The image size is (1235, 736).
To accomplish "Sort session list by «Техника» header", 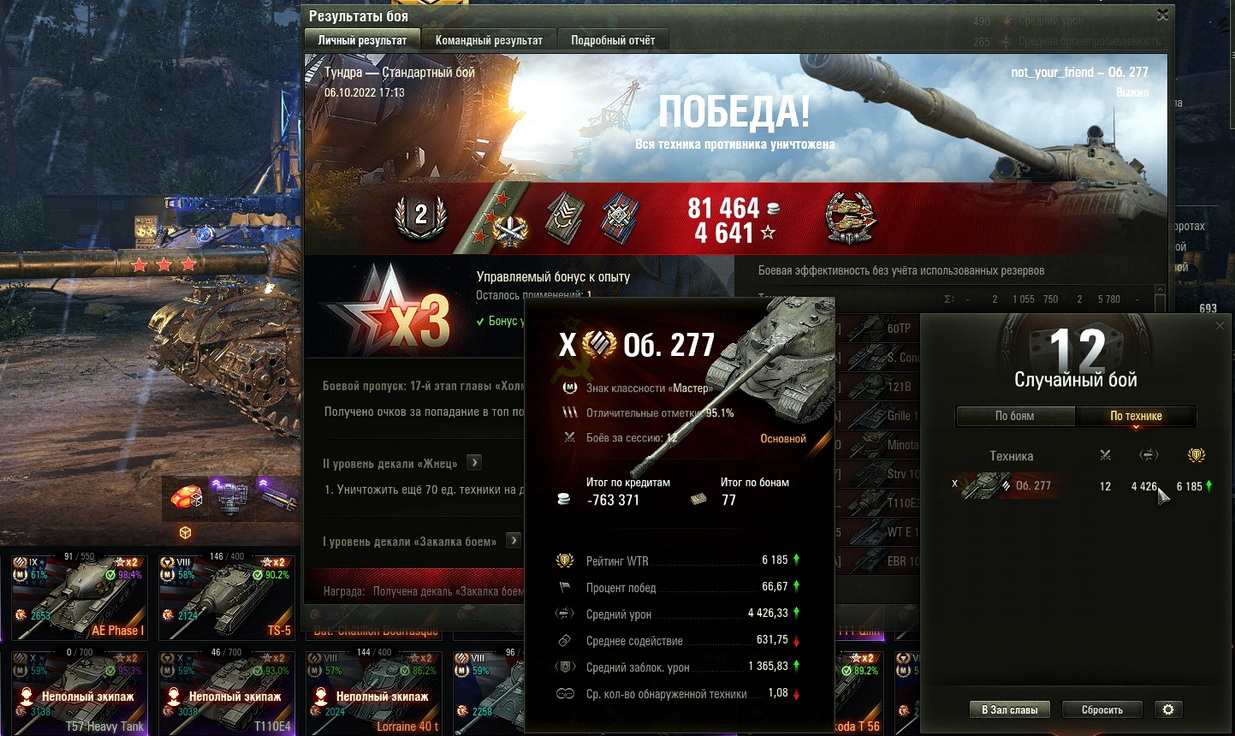I will (x=1011, y=456).
